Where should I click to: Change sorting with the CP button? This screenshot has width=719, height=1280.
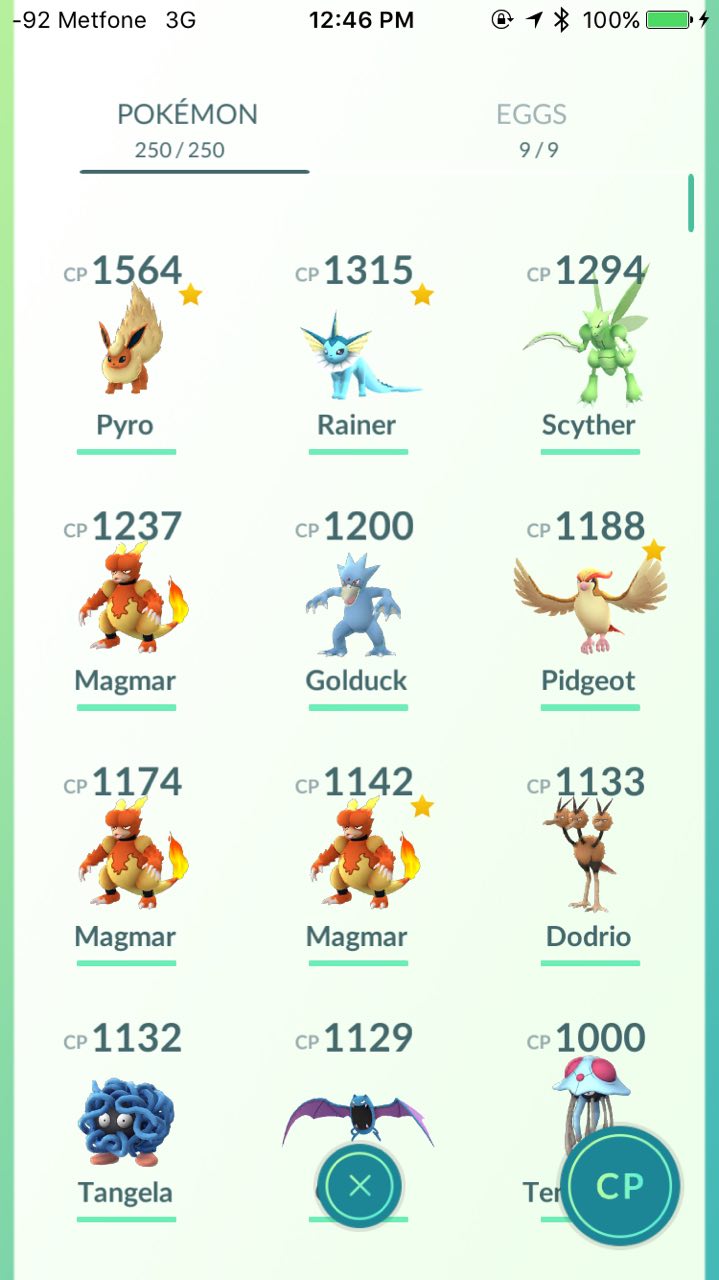(x=620, y=1186)
